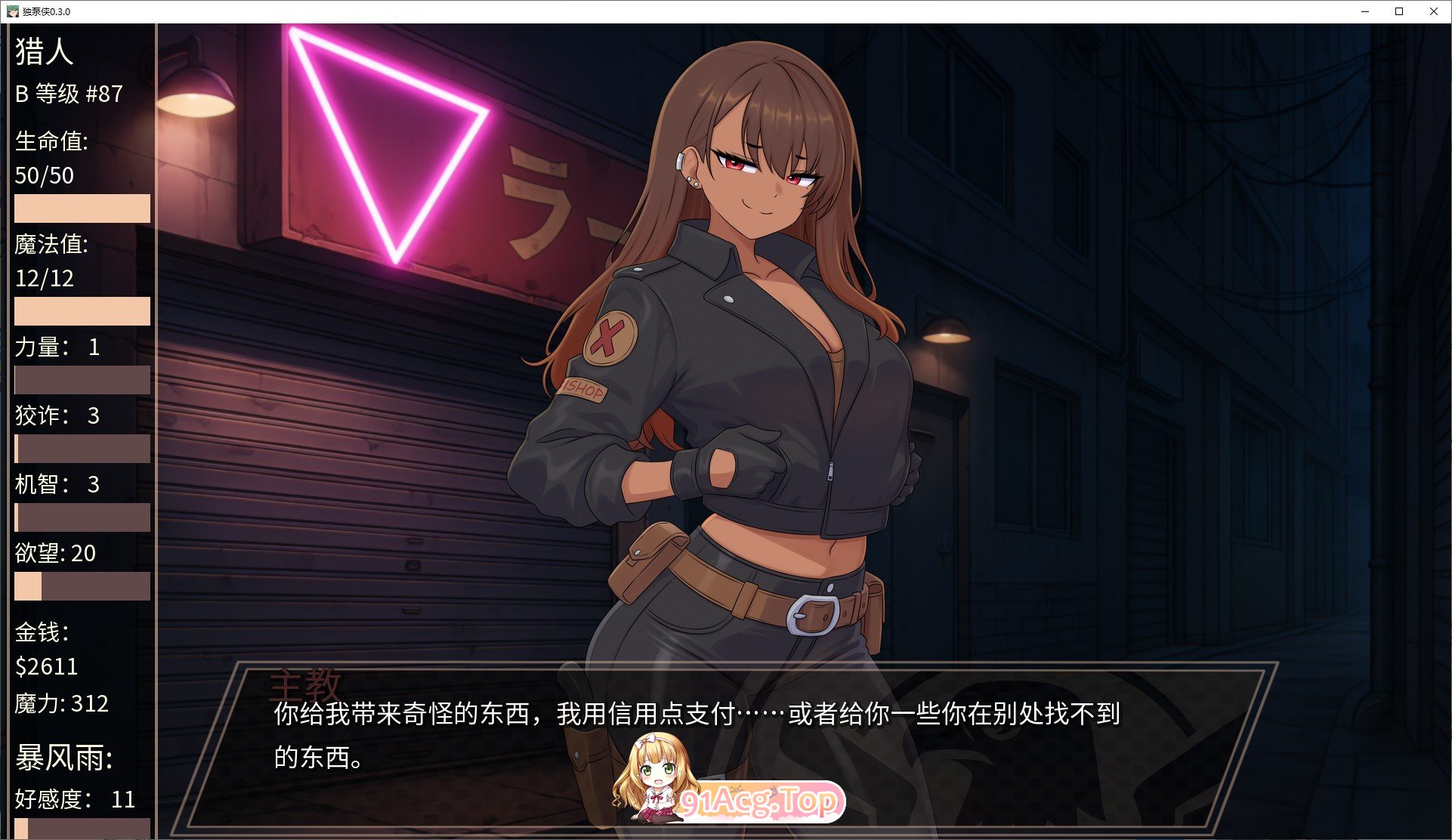This screenshot has height=840, width=1452.
Task: Click the 好感度 affection bar
Action: 82,827
